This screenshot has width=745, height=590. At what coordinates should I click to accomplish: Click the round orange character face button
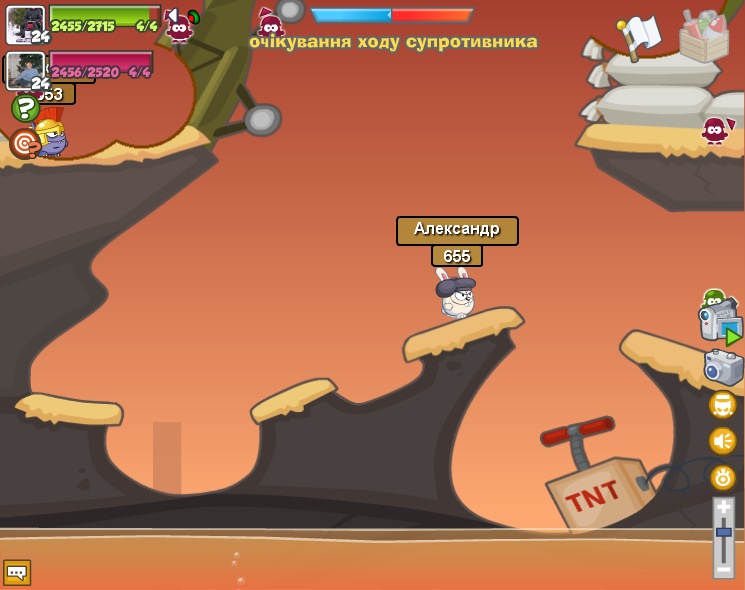point(723,405)
